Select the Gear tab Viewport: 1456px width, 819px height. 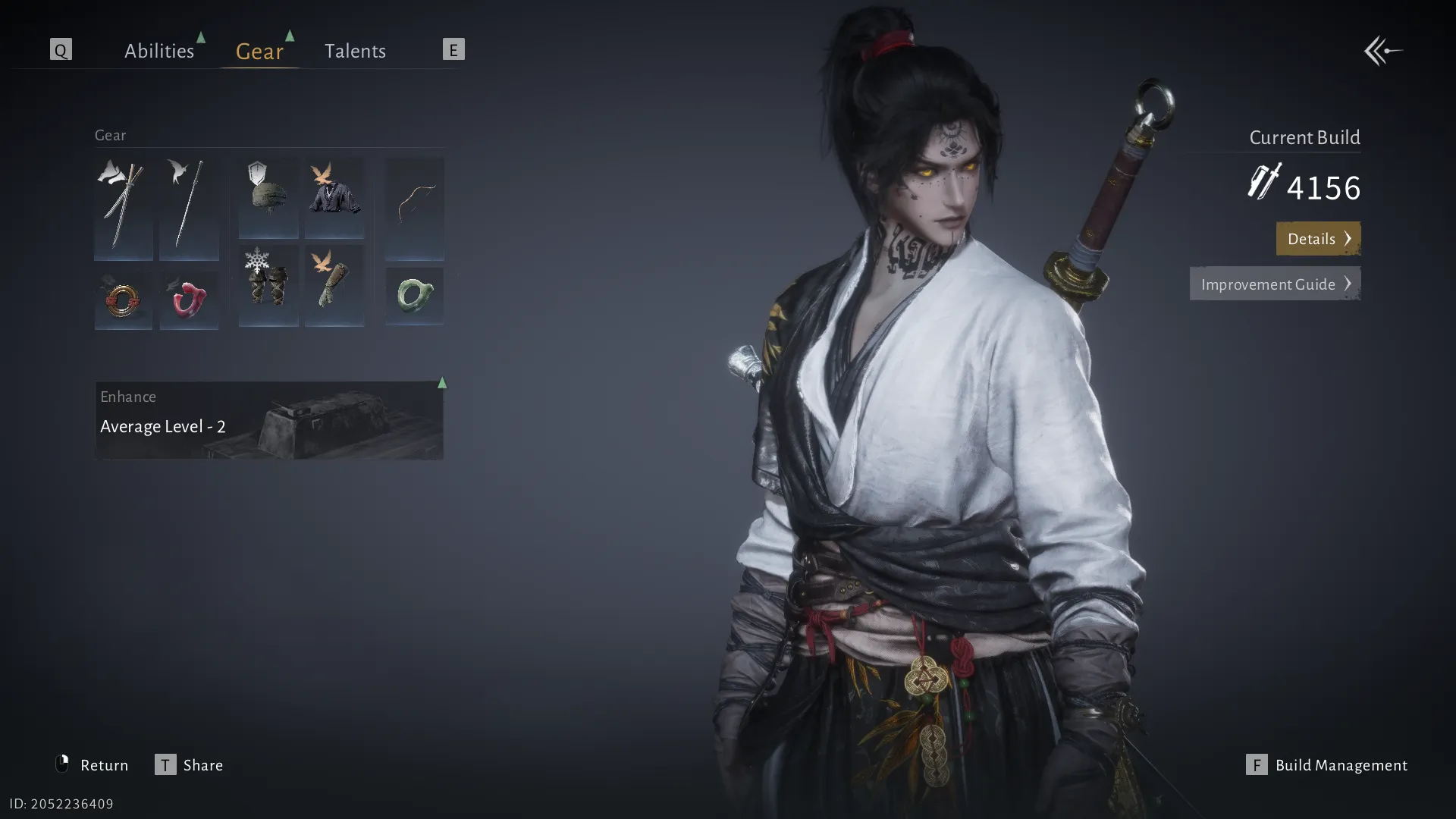pos(259,51)
